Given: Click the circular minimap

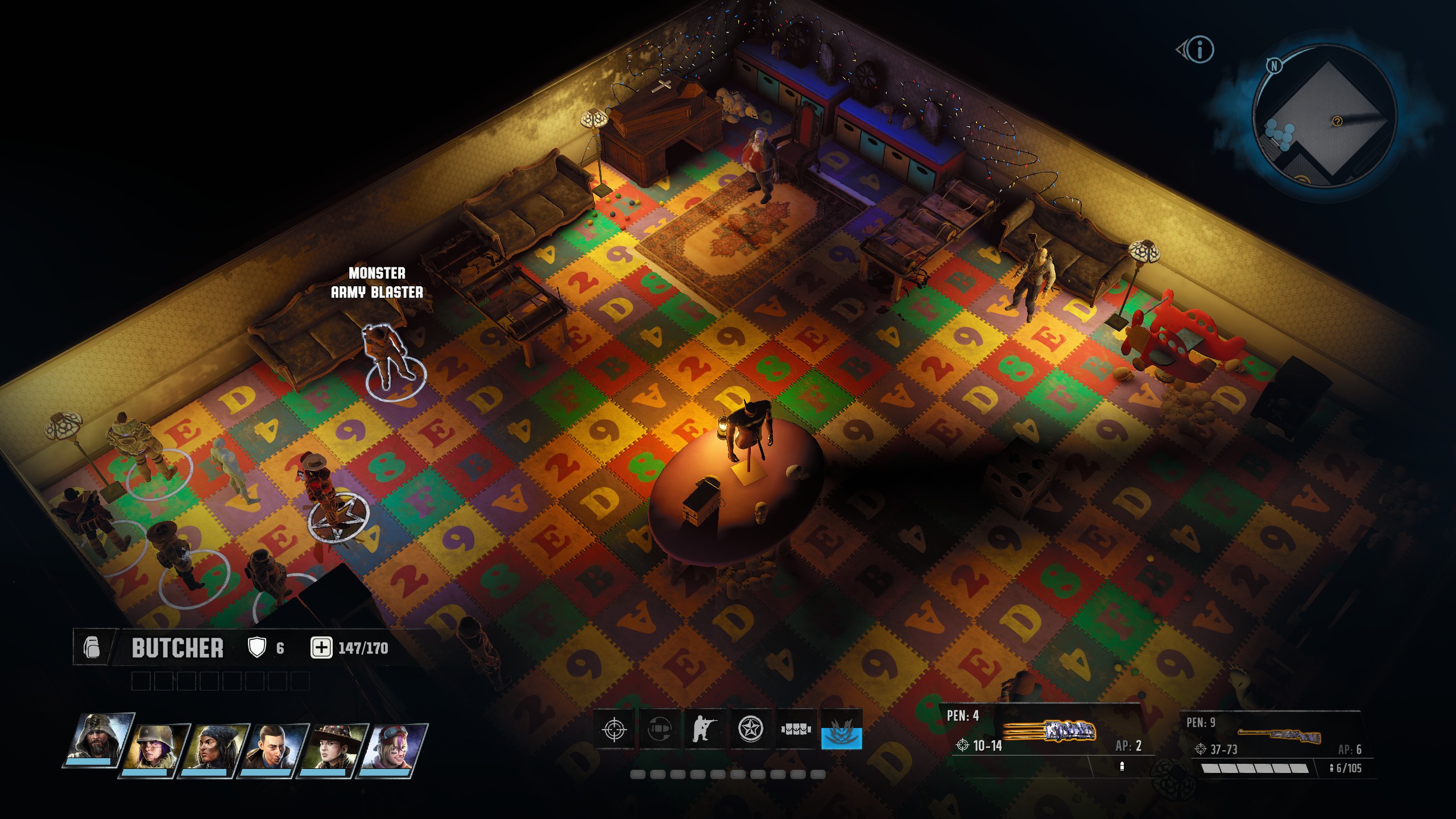Looking at the screenshot, I should [1324, 117].
